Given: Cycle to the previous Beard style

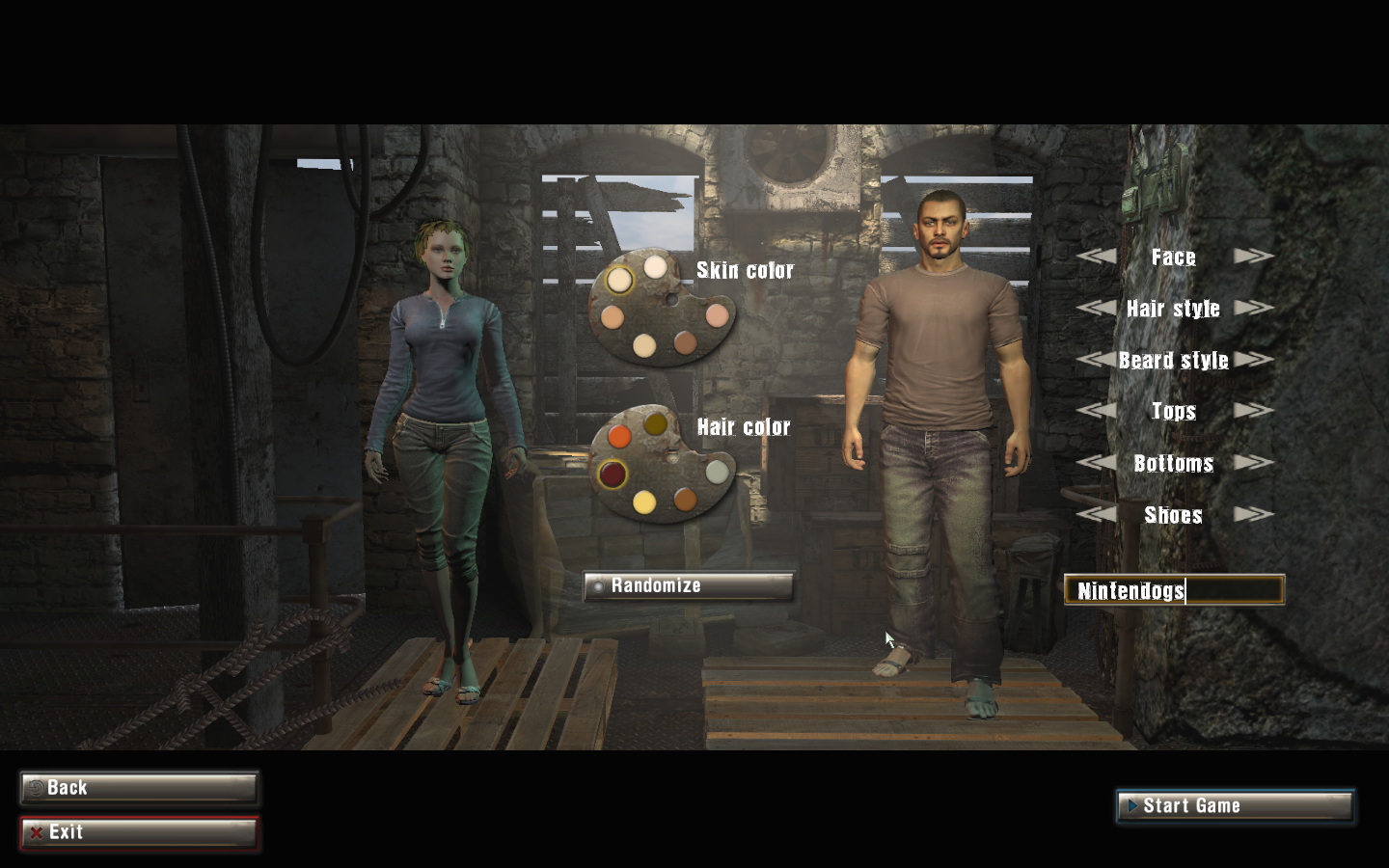Looking at the screenshot, I should click(x=1096, y=360).
